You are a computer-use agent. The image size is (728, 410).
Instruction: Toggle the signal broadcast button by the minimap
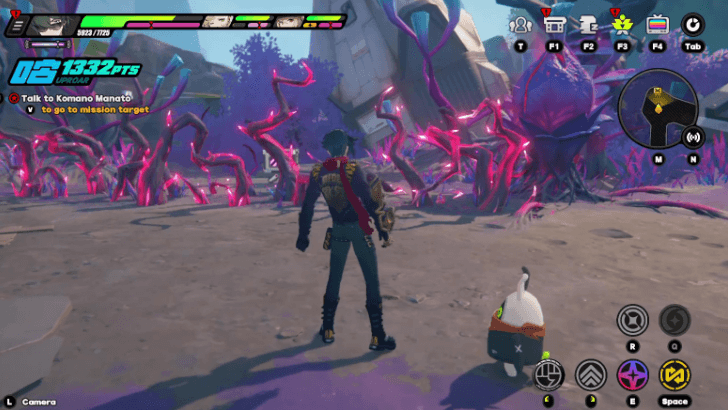(x=692, y=137)
